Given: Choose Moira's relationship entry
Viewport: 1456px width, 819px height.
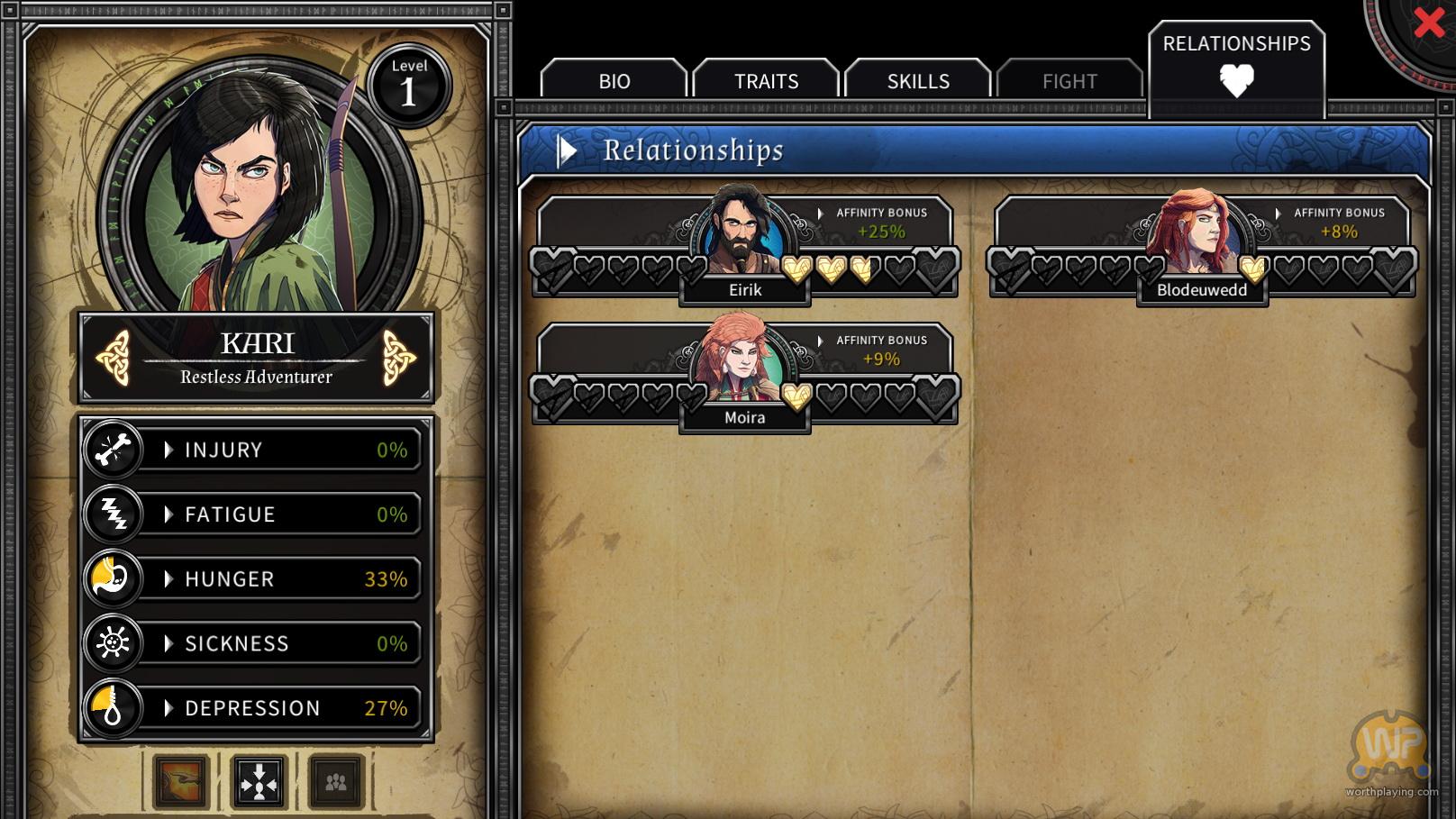Looking at the screenshot, I should (744, 371).
